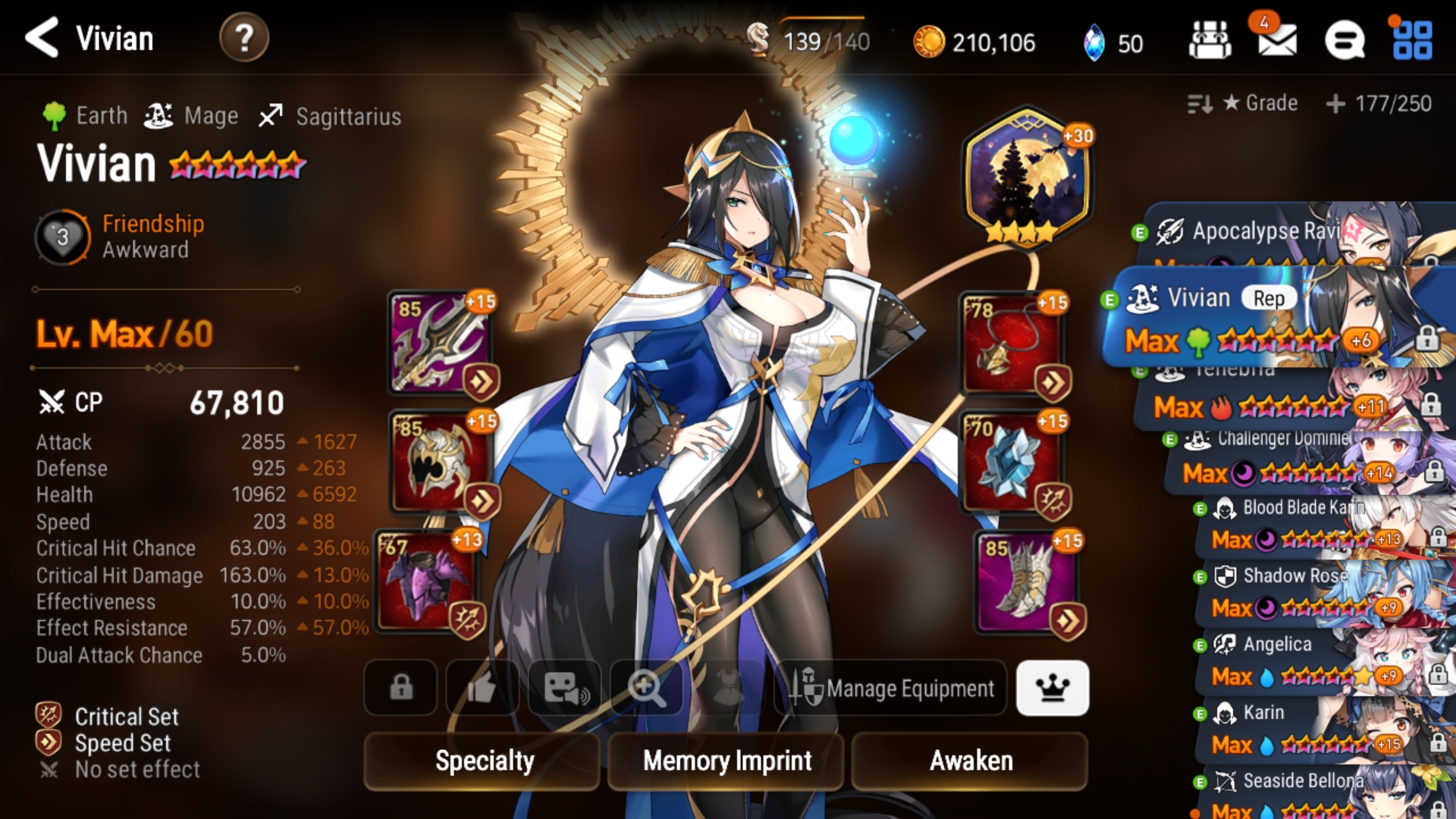This screenshot has height=819, width=1456.
Task: Change the Grade sort order
Action: point(1244,103)
